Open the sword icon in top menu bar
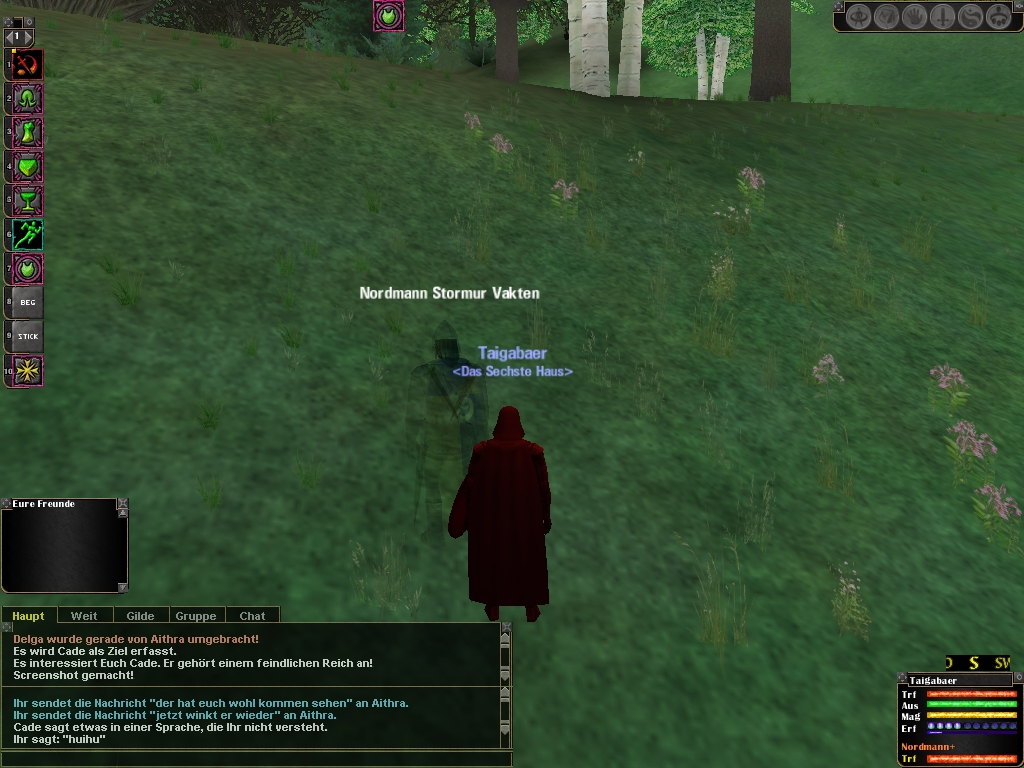 [943, 17]
